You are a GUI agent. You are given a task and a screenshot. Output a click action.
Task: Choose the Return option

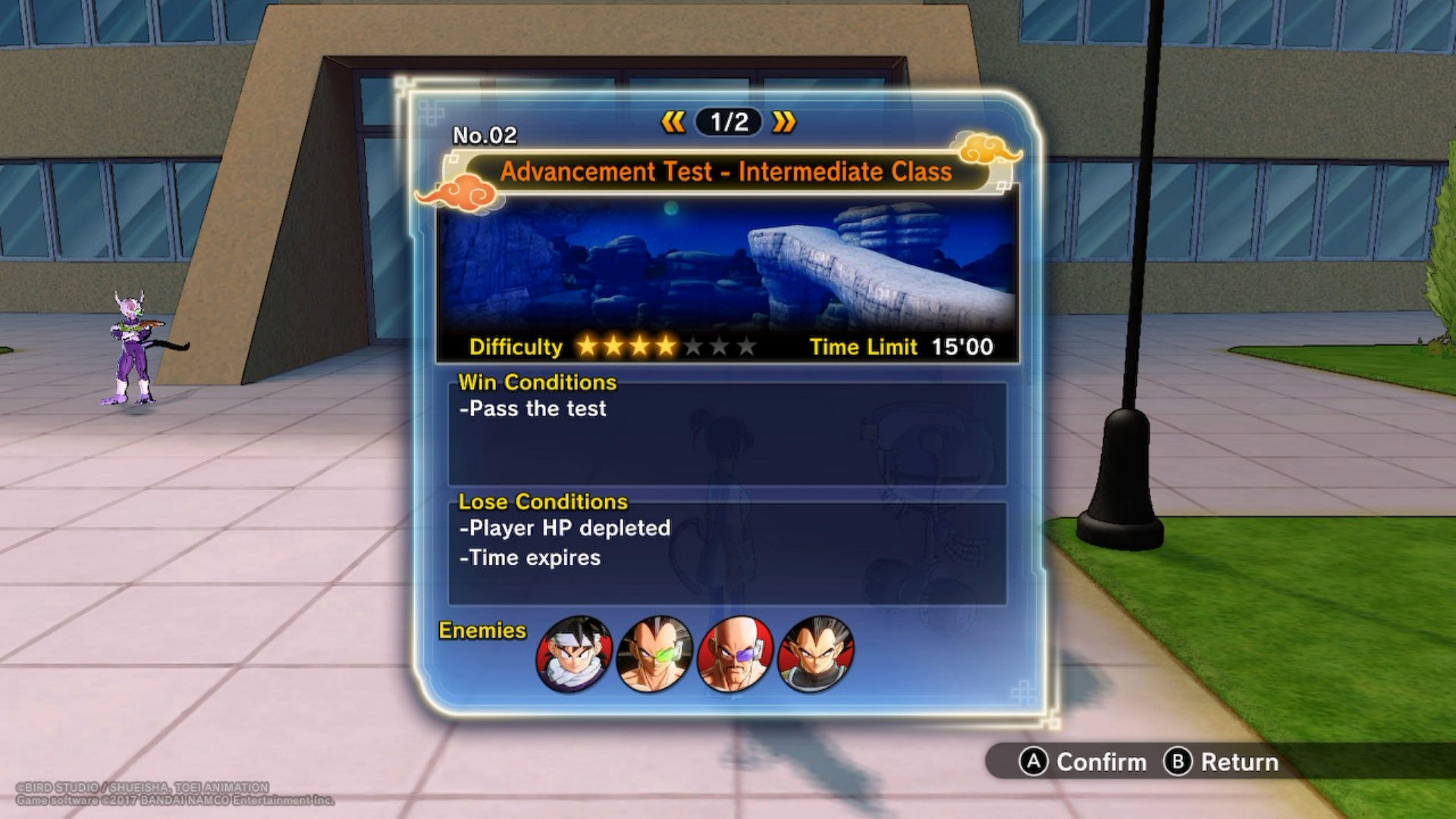point(1221,761)
